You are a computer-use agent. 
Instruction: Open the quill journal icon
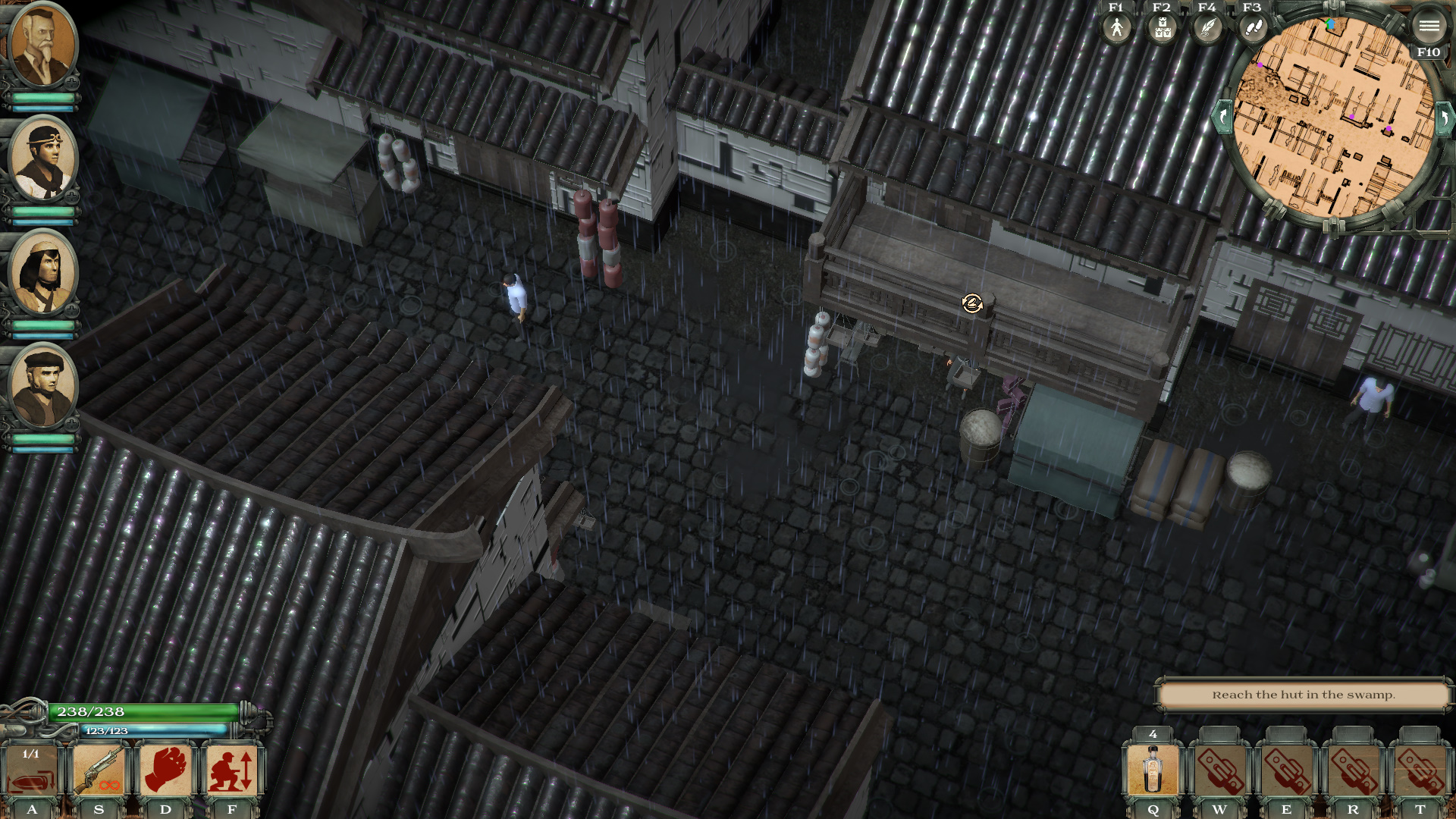pyautogui.click(x=1207, y=28)
